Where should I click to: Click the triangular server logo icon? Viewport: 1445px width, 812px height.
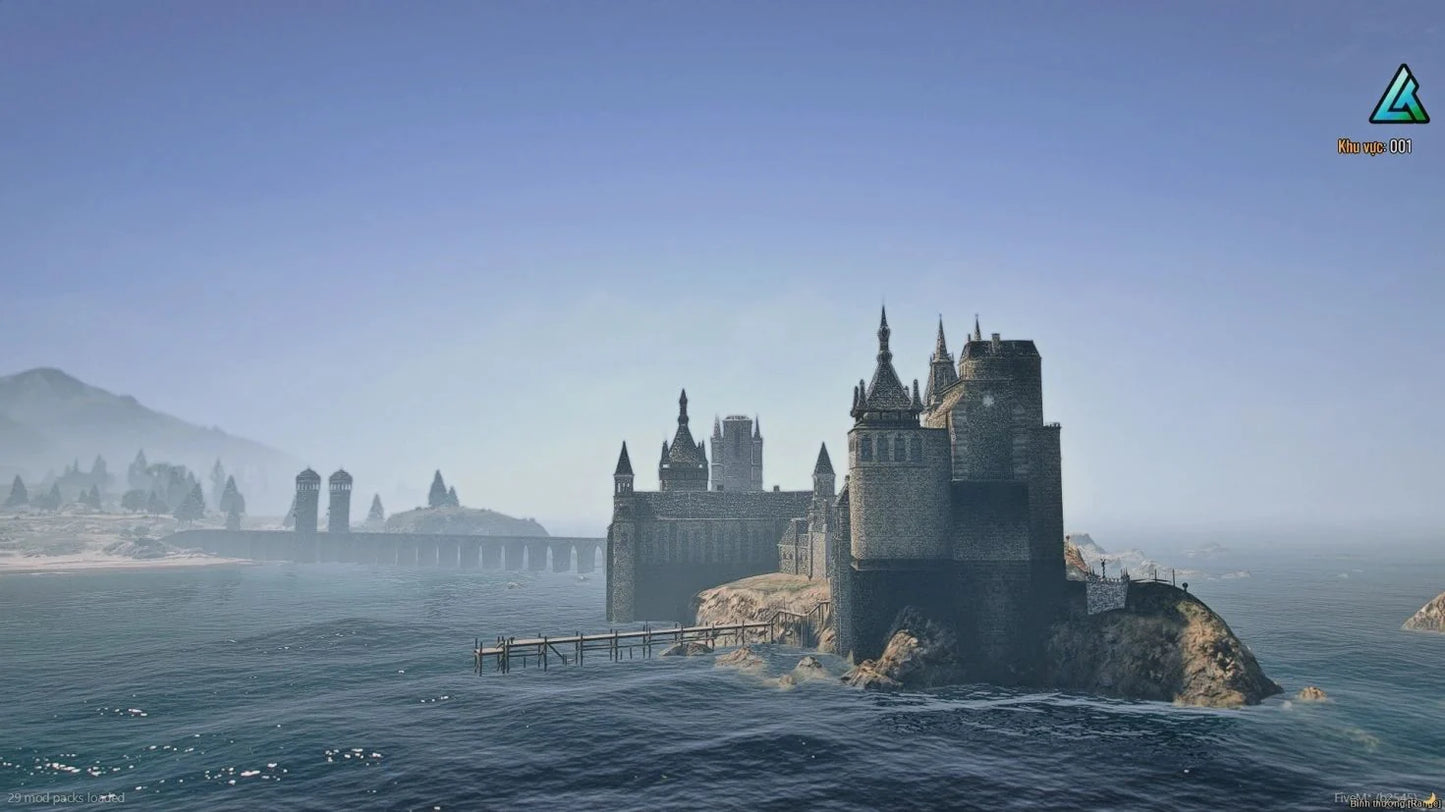(1398, 97)
